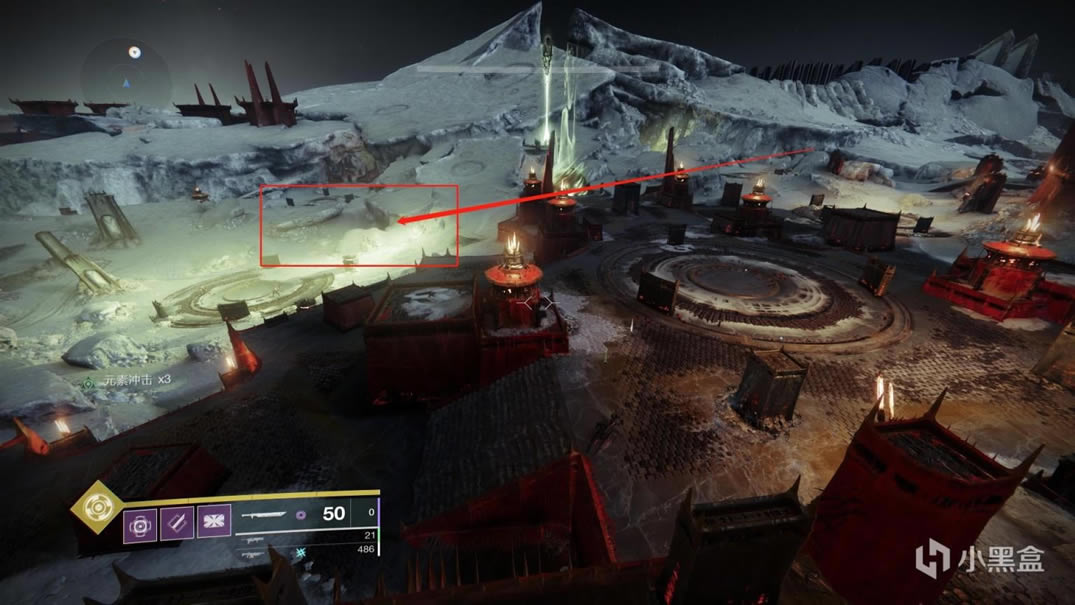
Task: Use the melee ability icon
Action: tap(176, 523)
